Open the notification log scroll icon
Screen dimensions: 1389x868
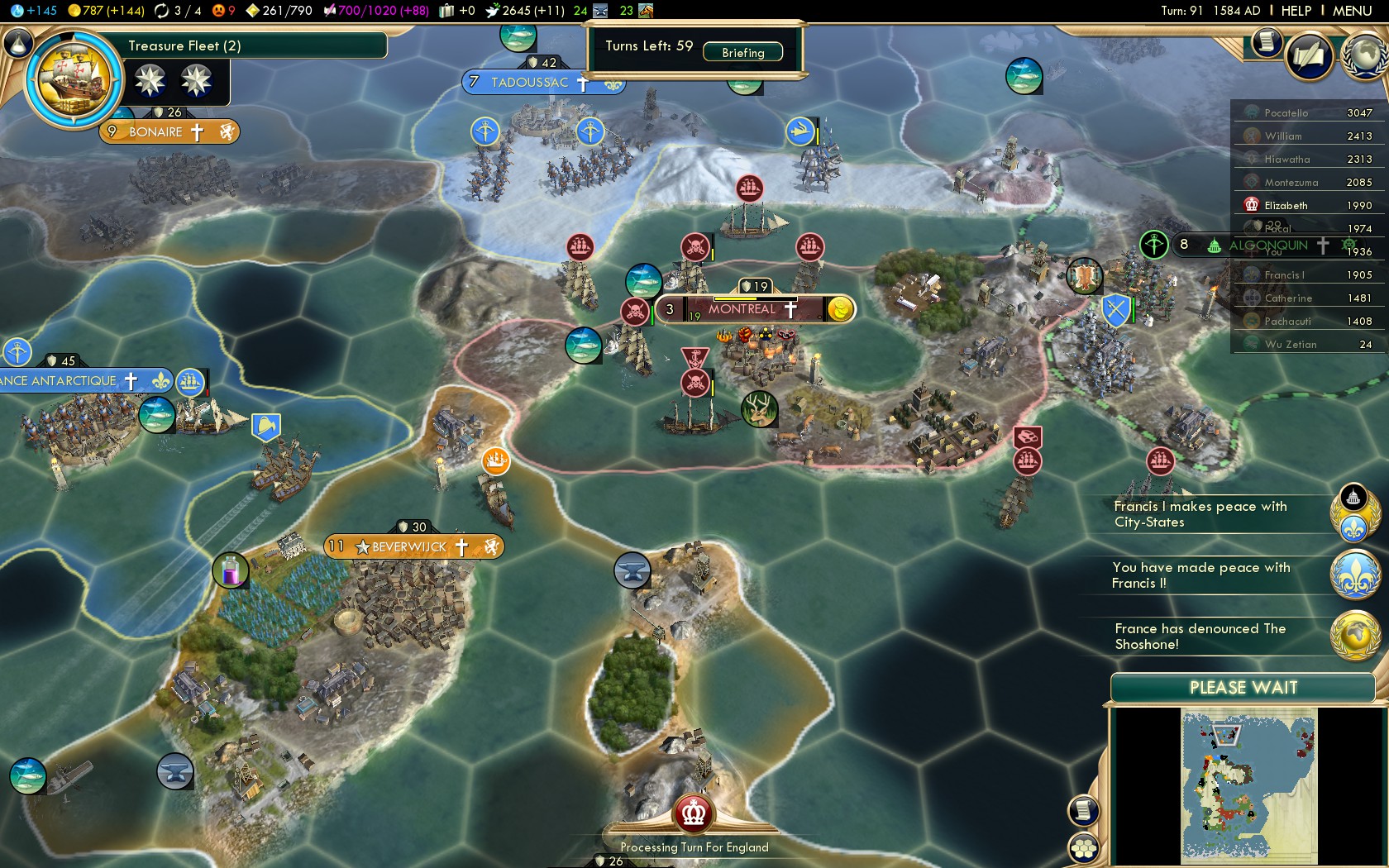point(1266,42)
